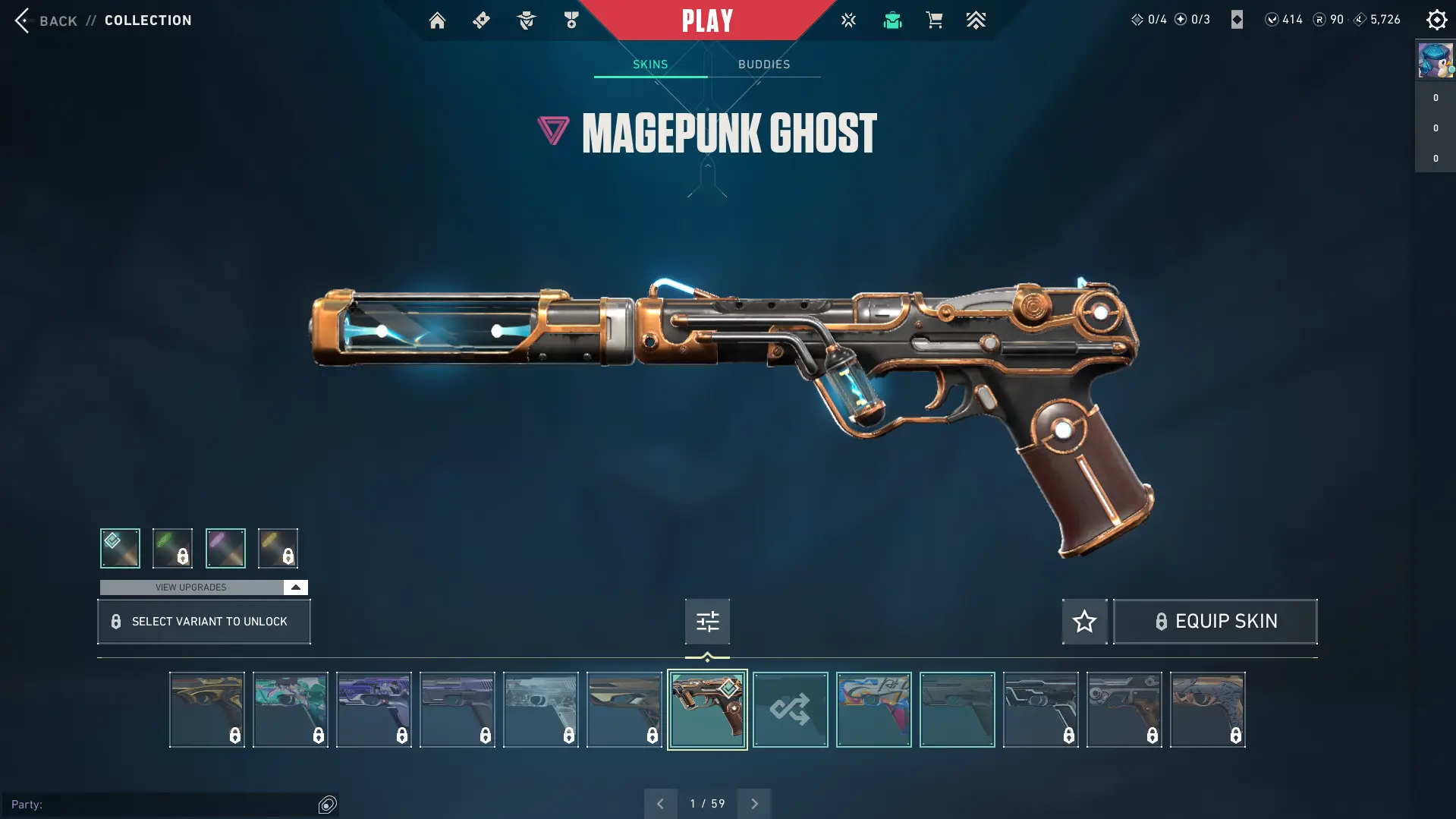Viewport: 1456px width, 819px height.
Task: Select the random shuffle skin tile
Action: click(x=790, y=710)
